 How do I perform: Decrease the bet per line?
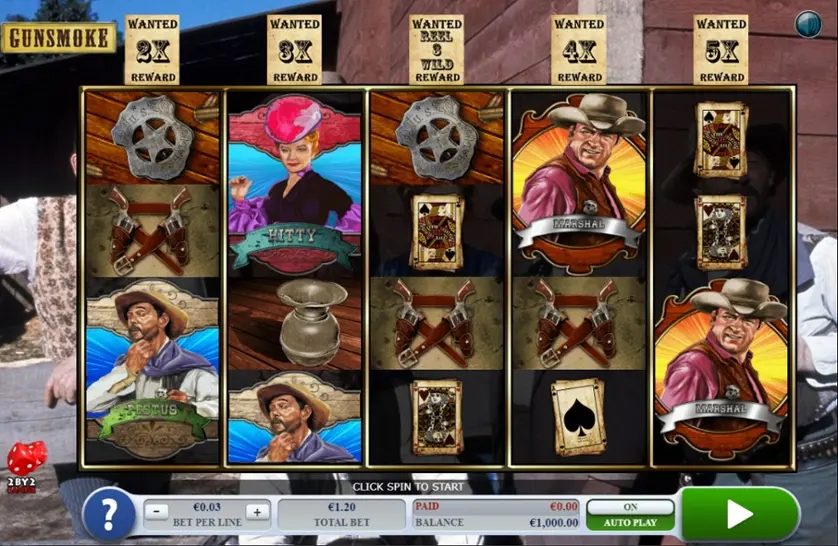[x=157, y=512]
